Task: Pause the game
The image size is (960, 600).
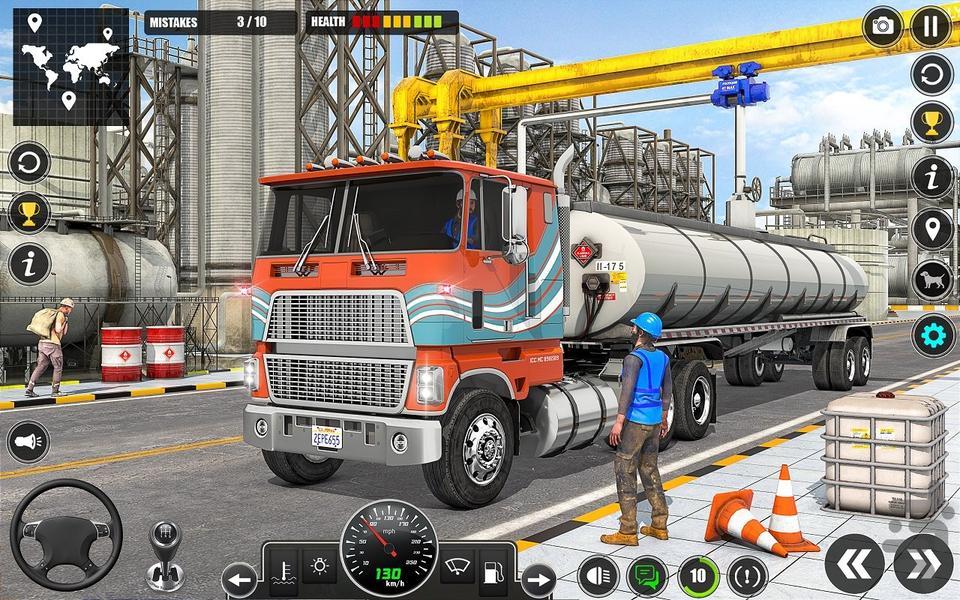Action: [931, 26]
